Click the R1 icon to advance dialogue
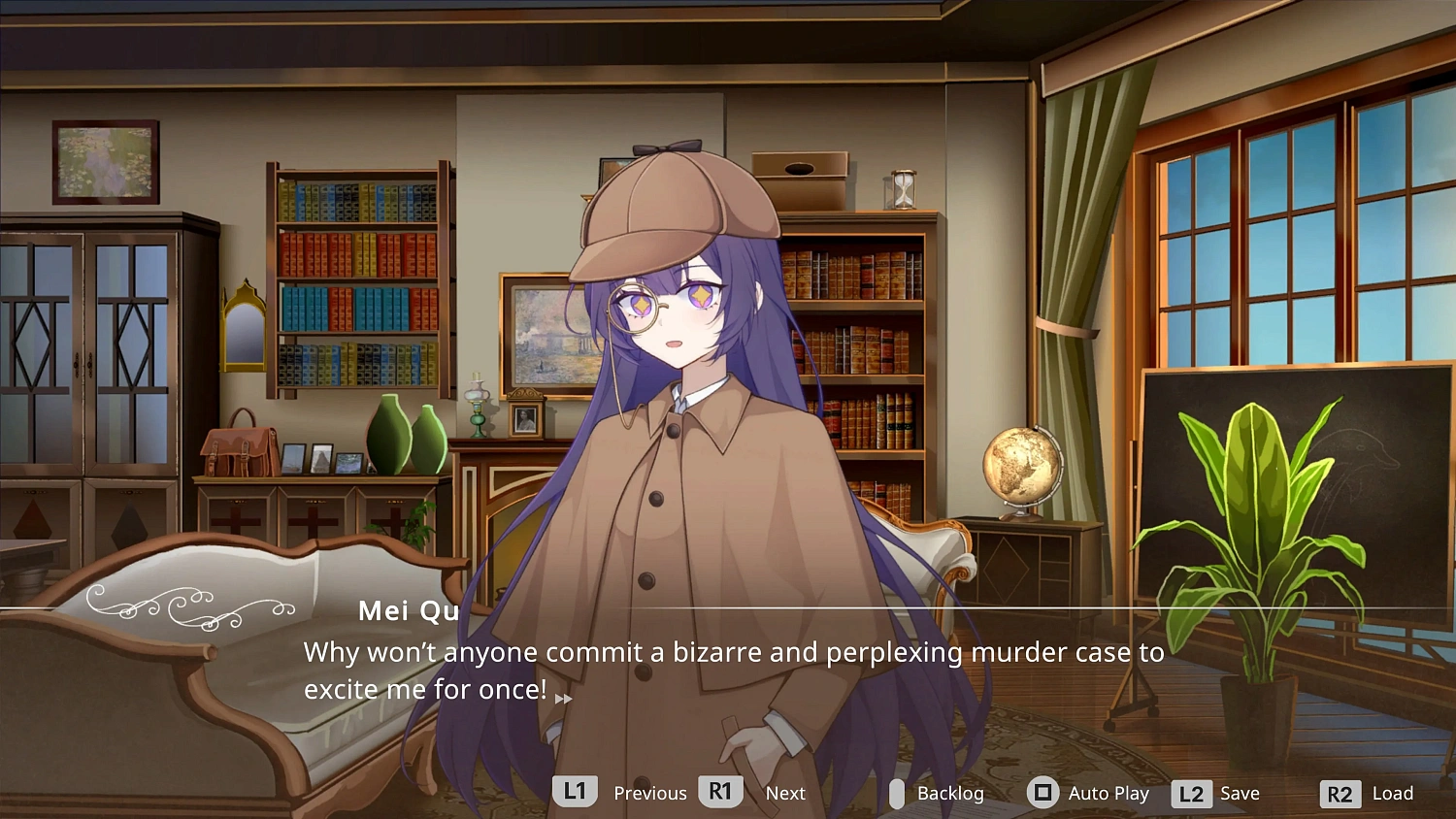The image size is (1456, 819). pos(719,793)
